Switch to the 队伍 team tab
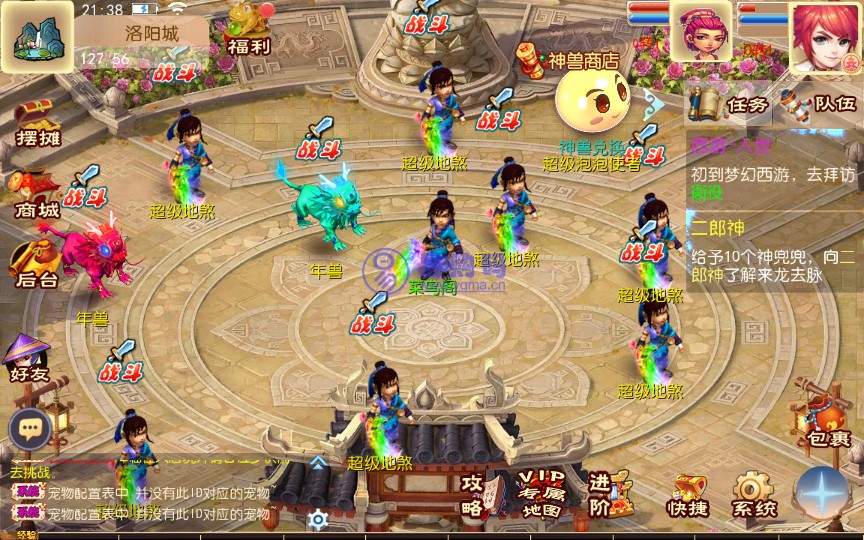 (822, 104)
